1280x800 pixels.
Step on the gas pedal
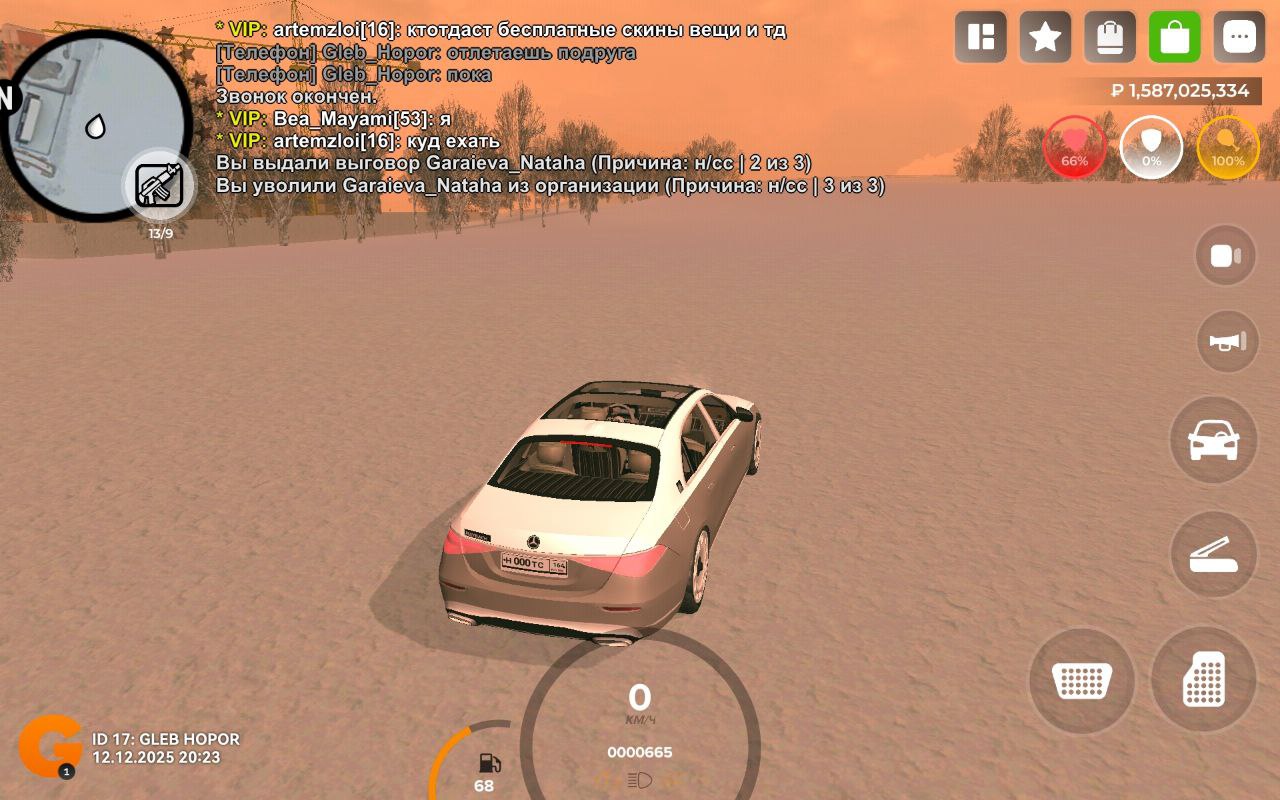point(1203,680)
